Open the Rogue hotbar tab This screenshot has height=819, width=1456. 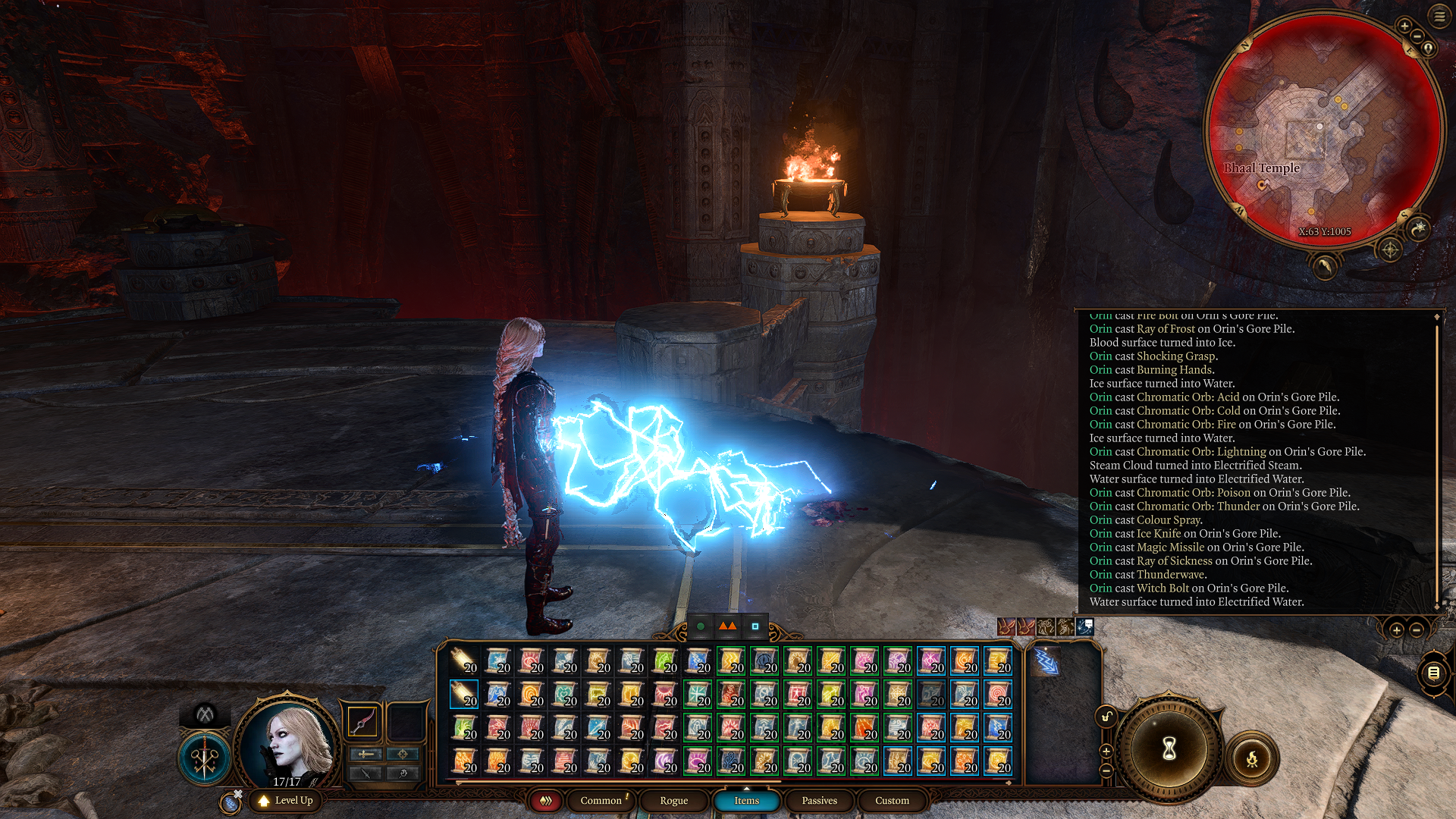coord(673,801)
